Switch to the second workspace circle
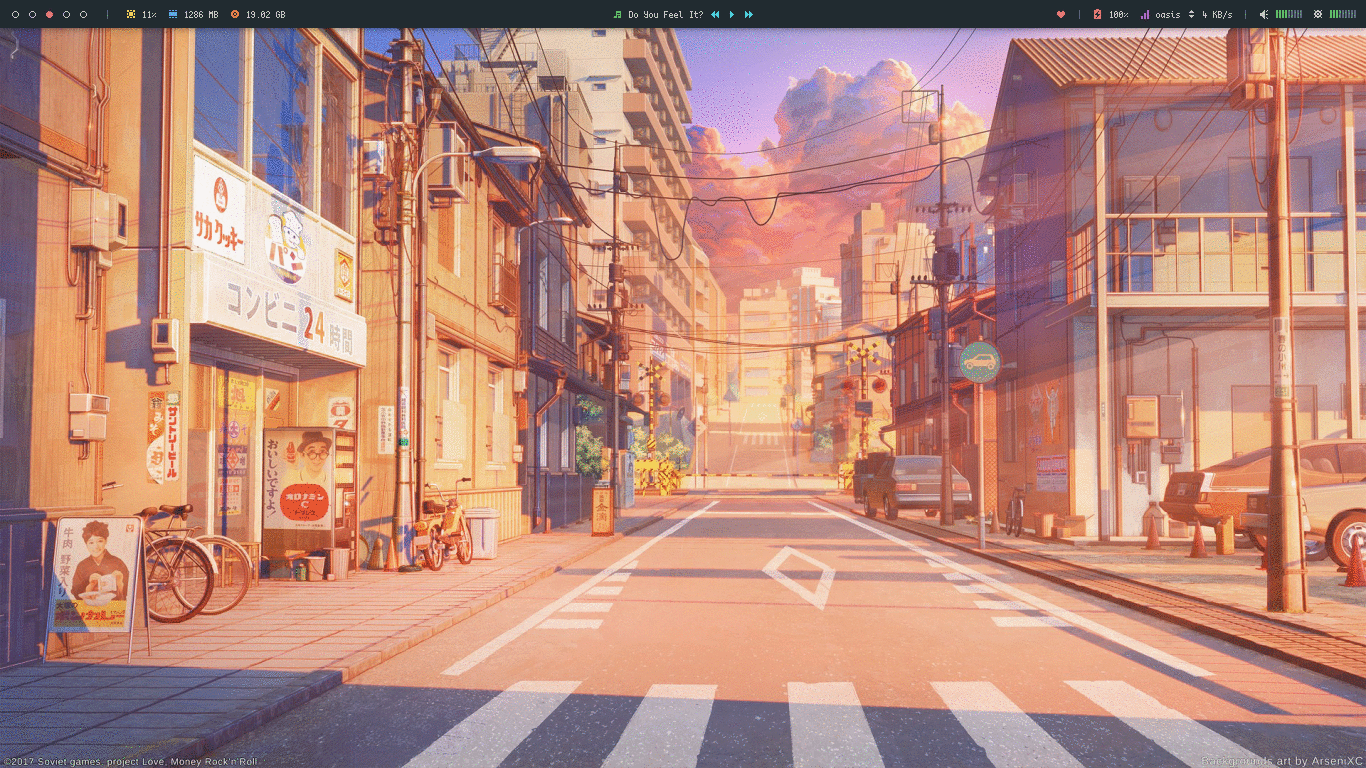The image size is (1366, 768). click(33, 13)
